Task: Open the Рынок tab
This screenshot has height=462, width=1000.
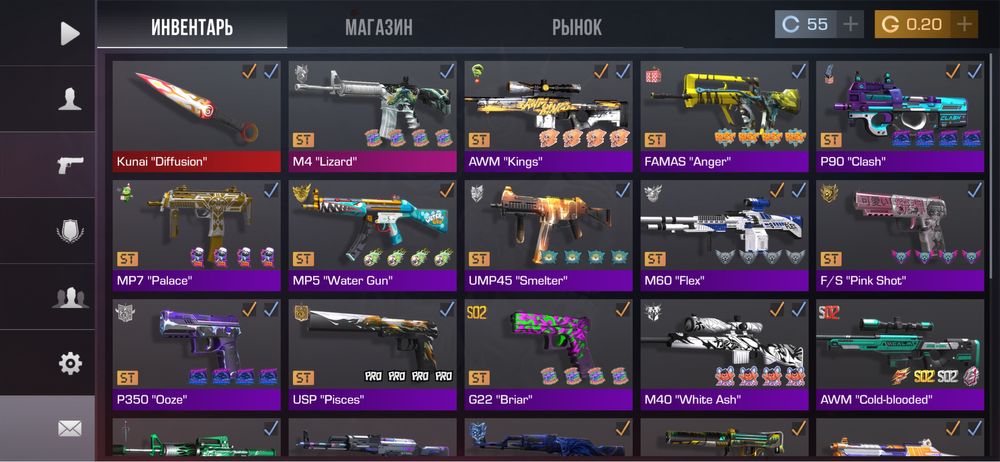Action: [577, 27]
